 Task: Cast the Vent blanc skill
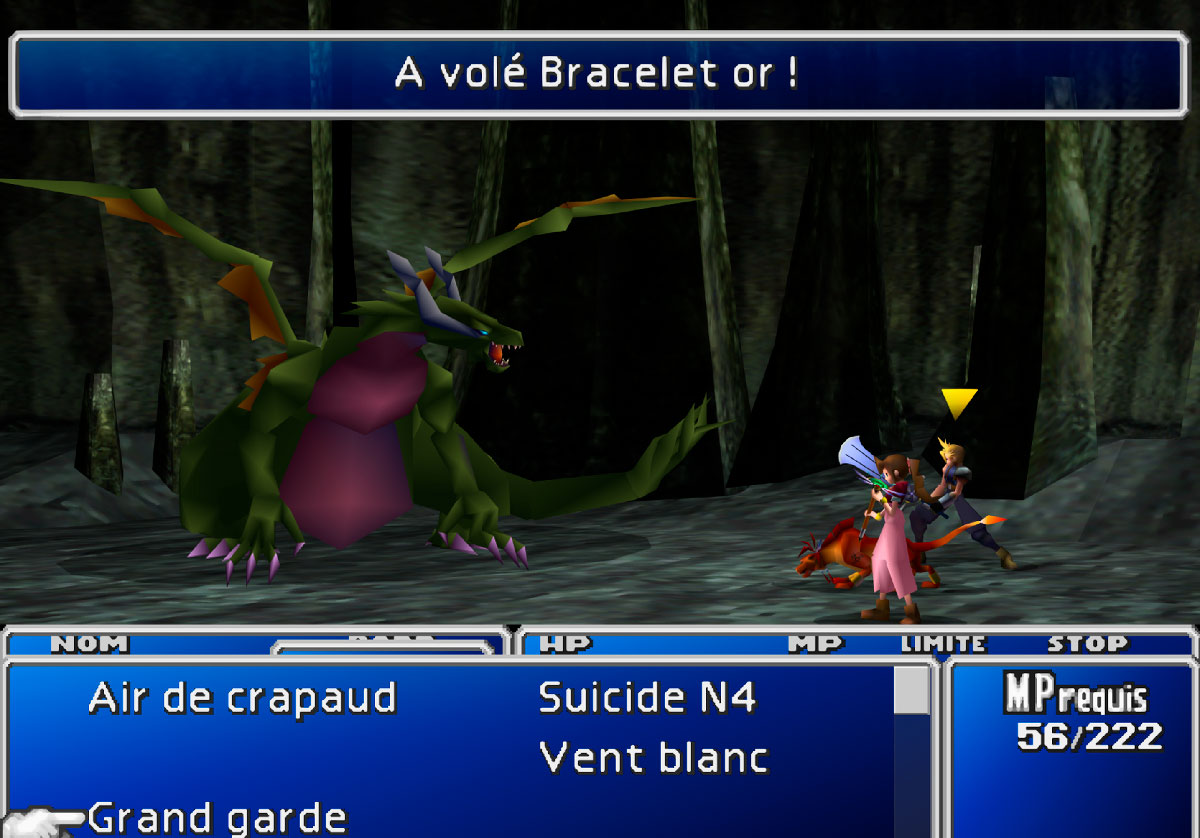click(x=653, y=758)
